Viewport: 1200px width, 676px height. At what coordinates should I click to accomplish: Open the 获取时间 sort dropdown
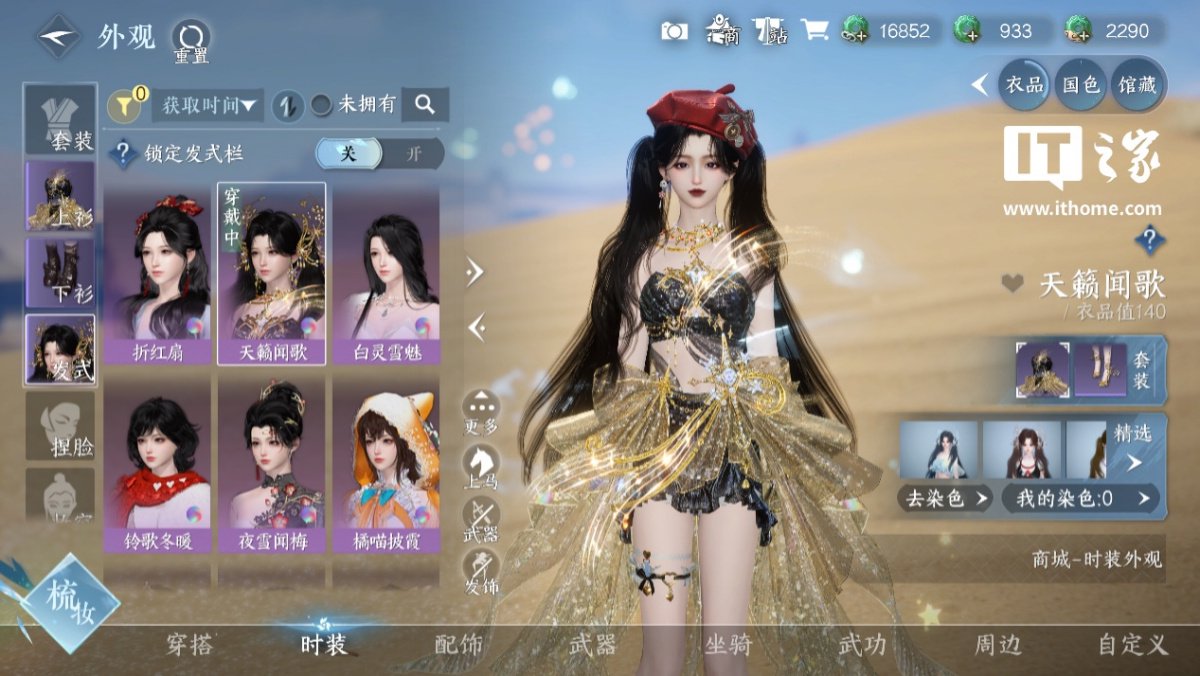(207, 104)
